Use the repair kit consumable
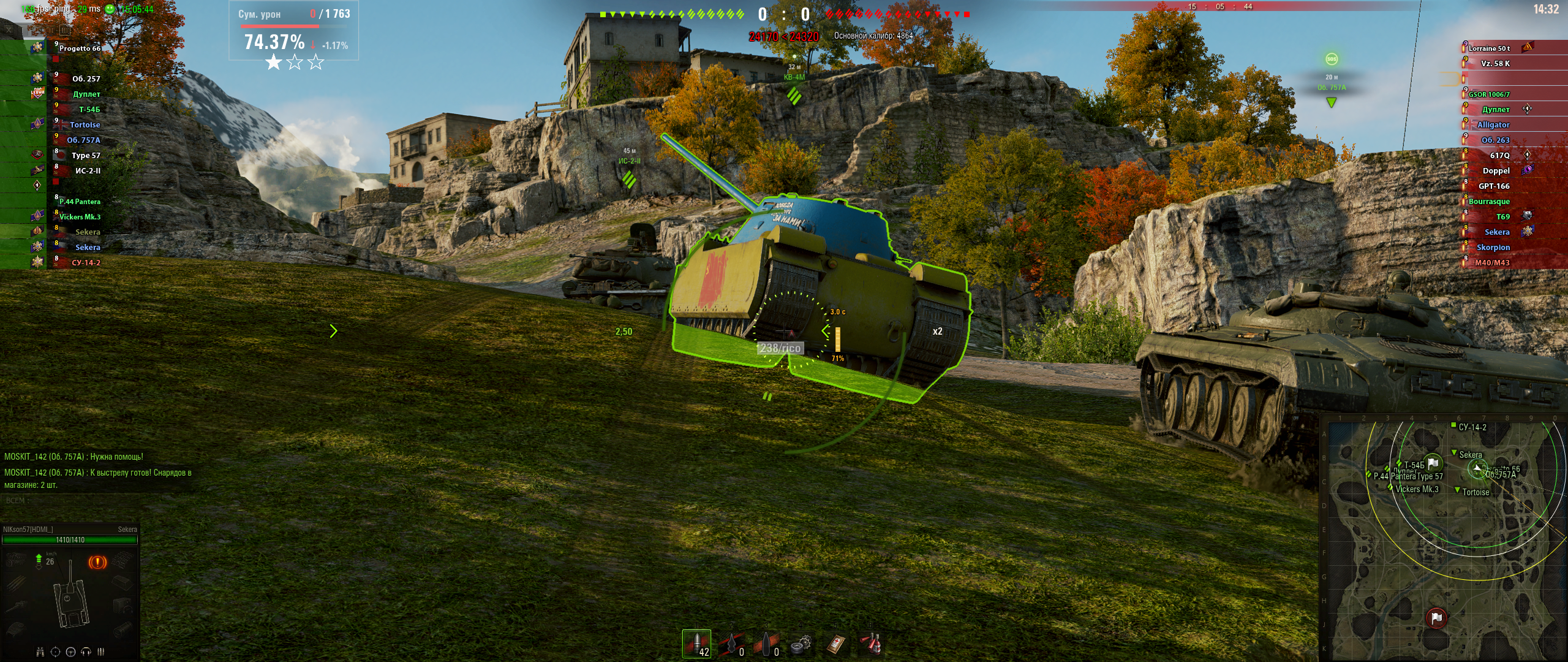The width and height of the screenshot is (1568, 662). click(x=801, y=644)
